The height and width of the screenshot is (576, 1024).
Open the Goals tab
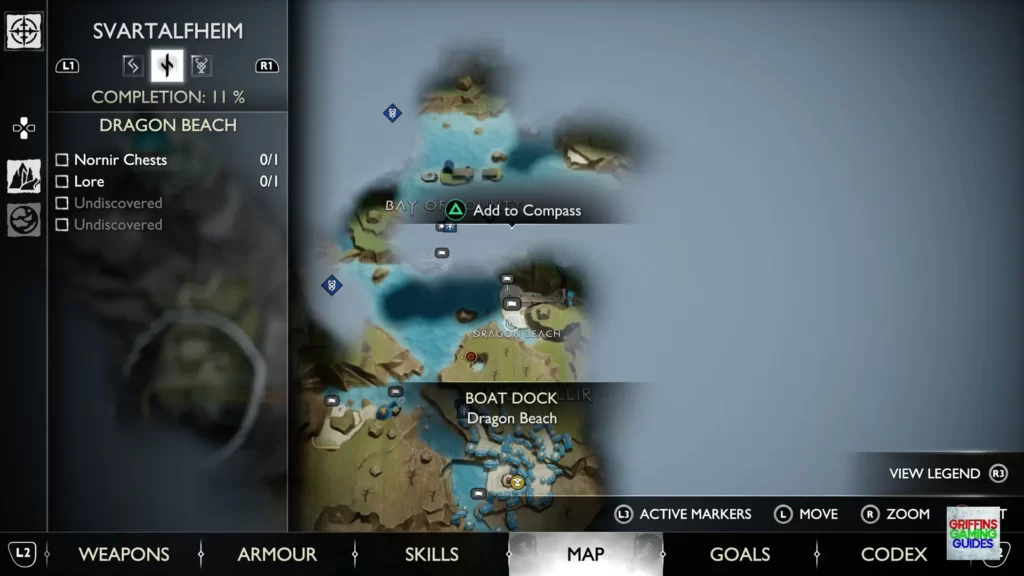[x=739, y=554]
